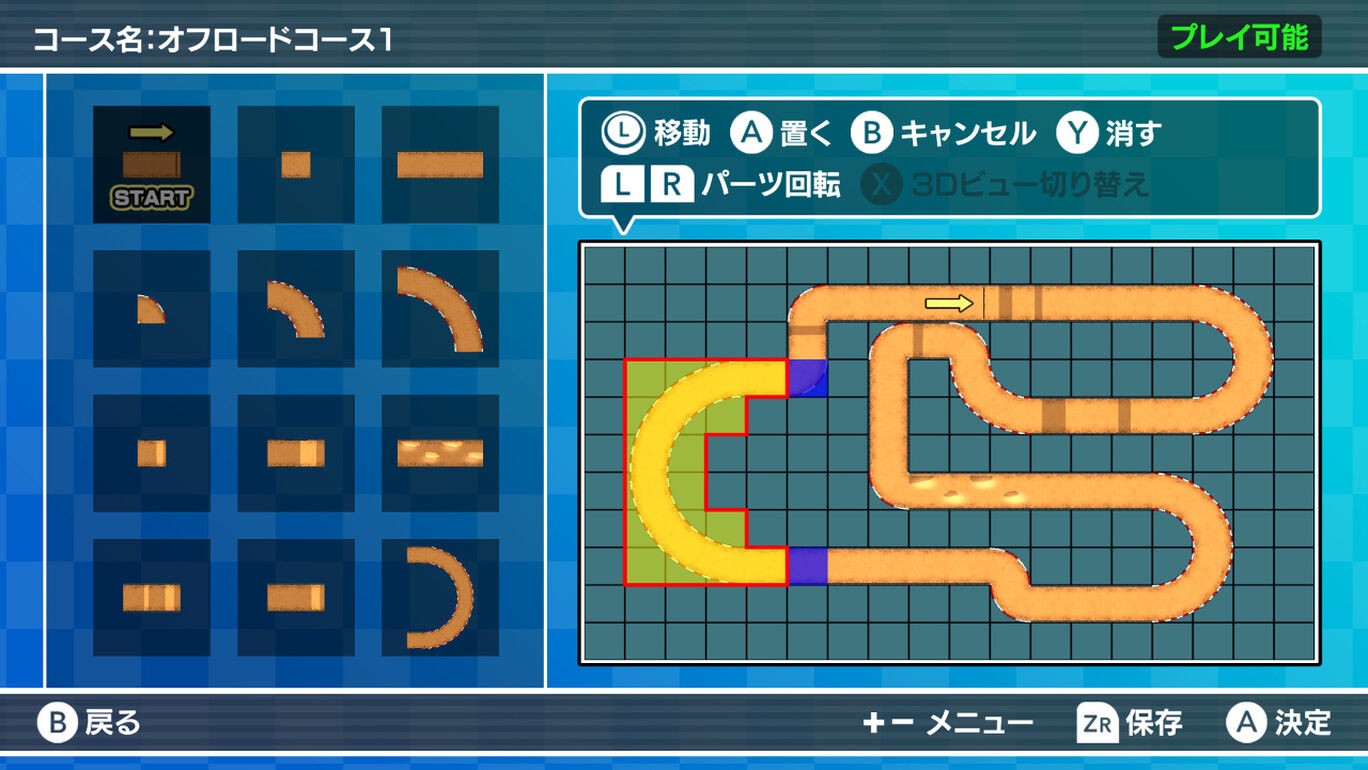The height and width of the screenshot is (770, 1368).
Task: Click the L button rotate-part icon
Action: click(x=622, y=183)
